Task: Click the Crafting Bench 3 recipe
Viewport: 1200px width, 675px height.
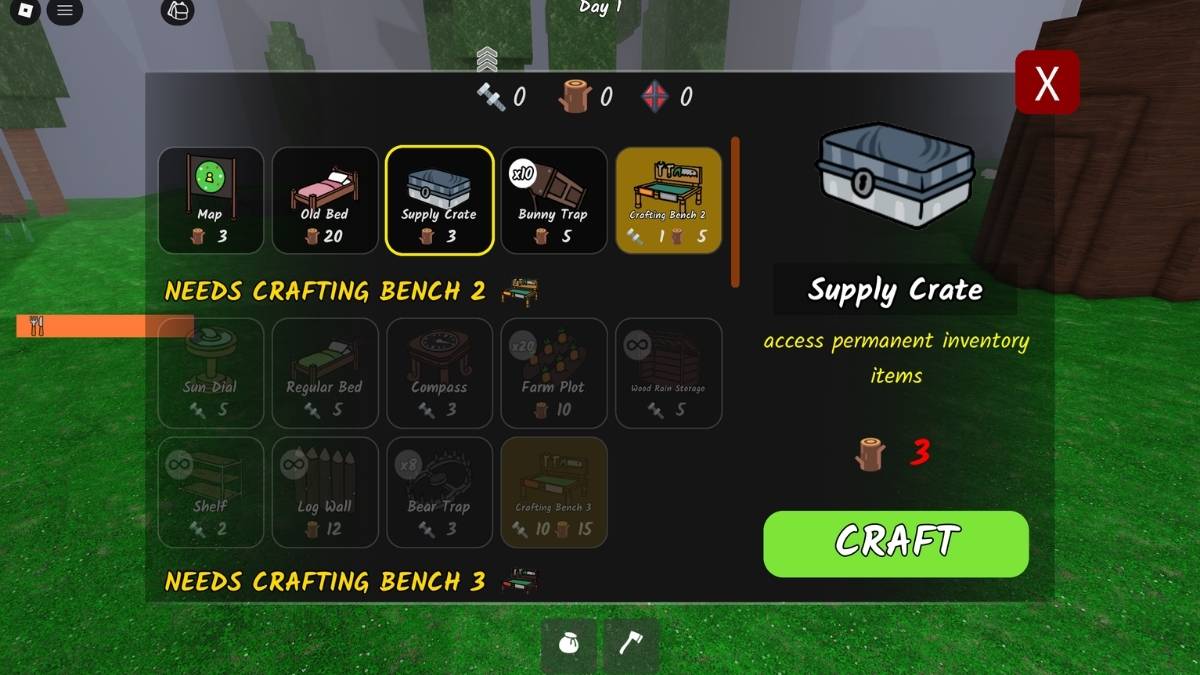Action: tap(553, 492)
